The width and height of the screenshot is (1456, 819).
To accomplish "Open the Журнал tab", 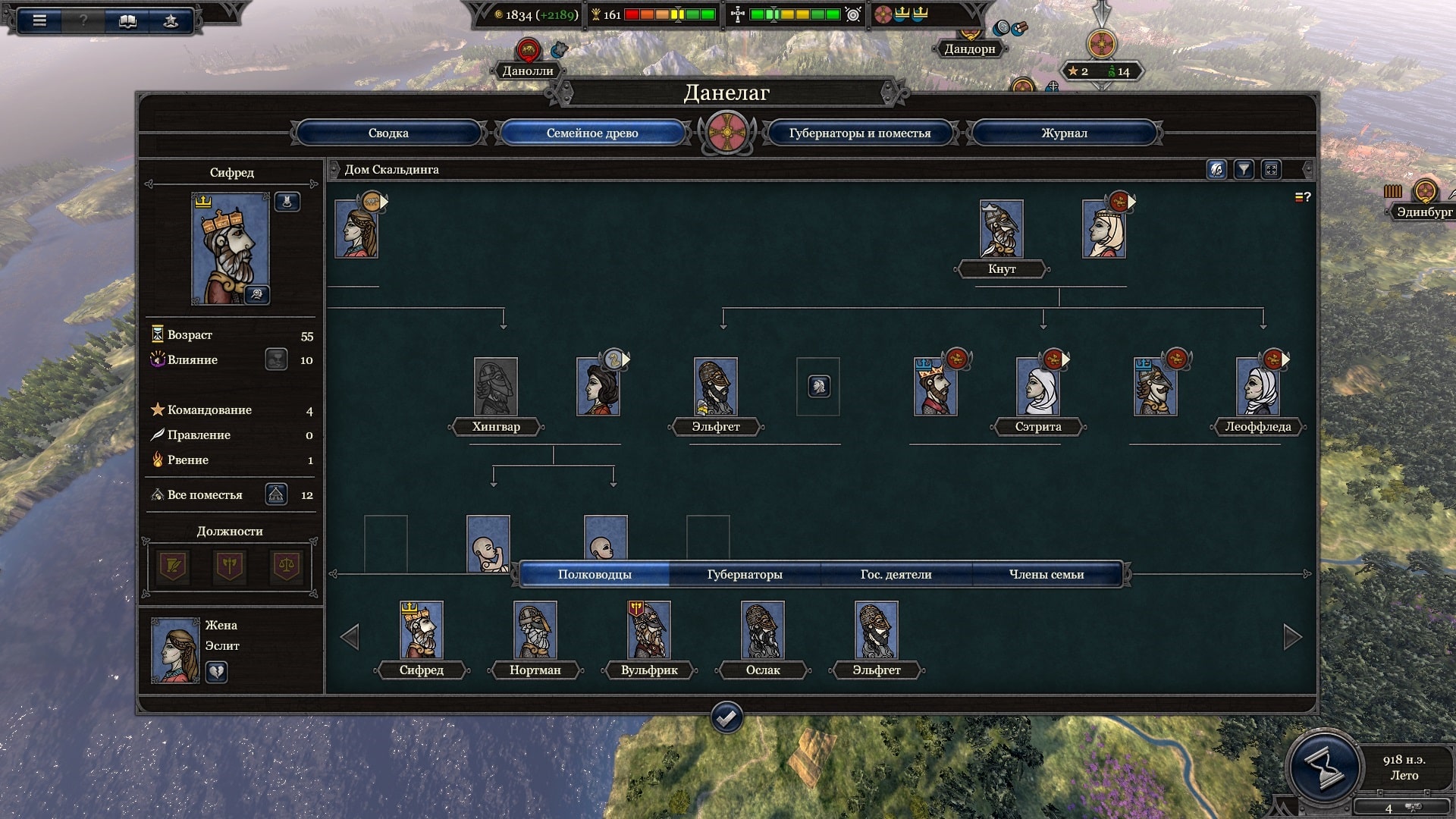I will tap(1063, 133).
